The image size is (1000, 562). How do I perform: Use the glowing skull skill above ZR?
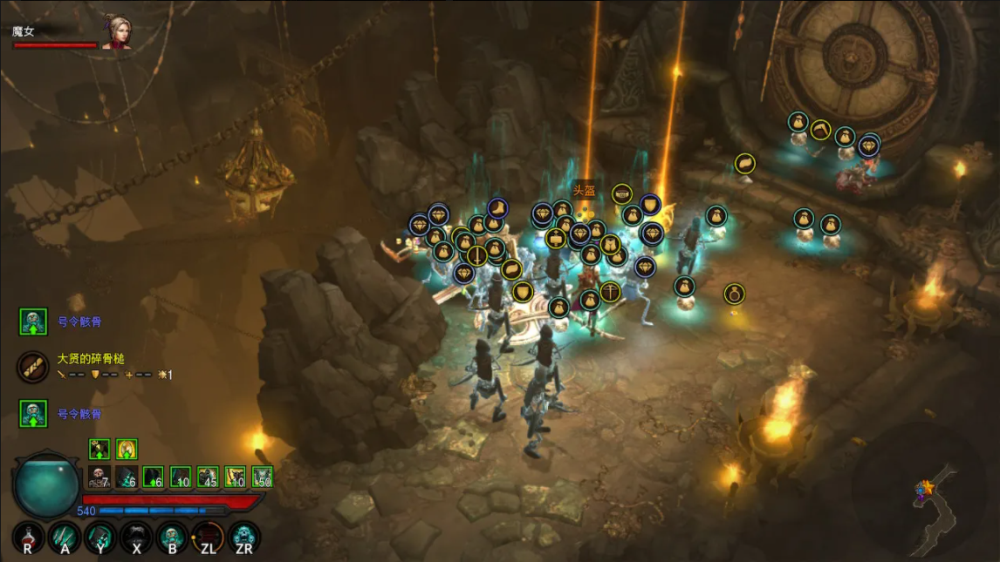pyautogui.click(x=244, y=538)
